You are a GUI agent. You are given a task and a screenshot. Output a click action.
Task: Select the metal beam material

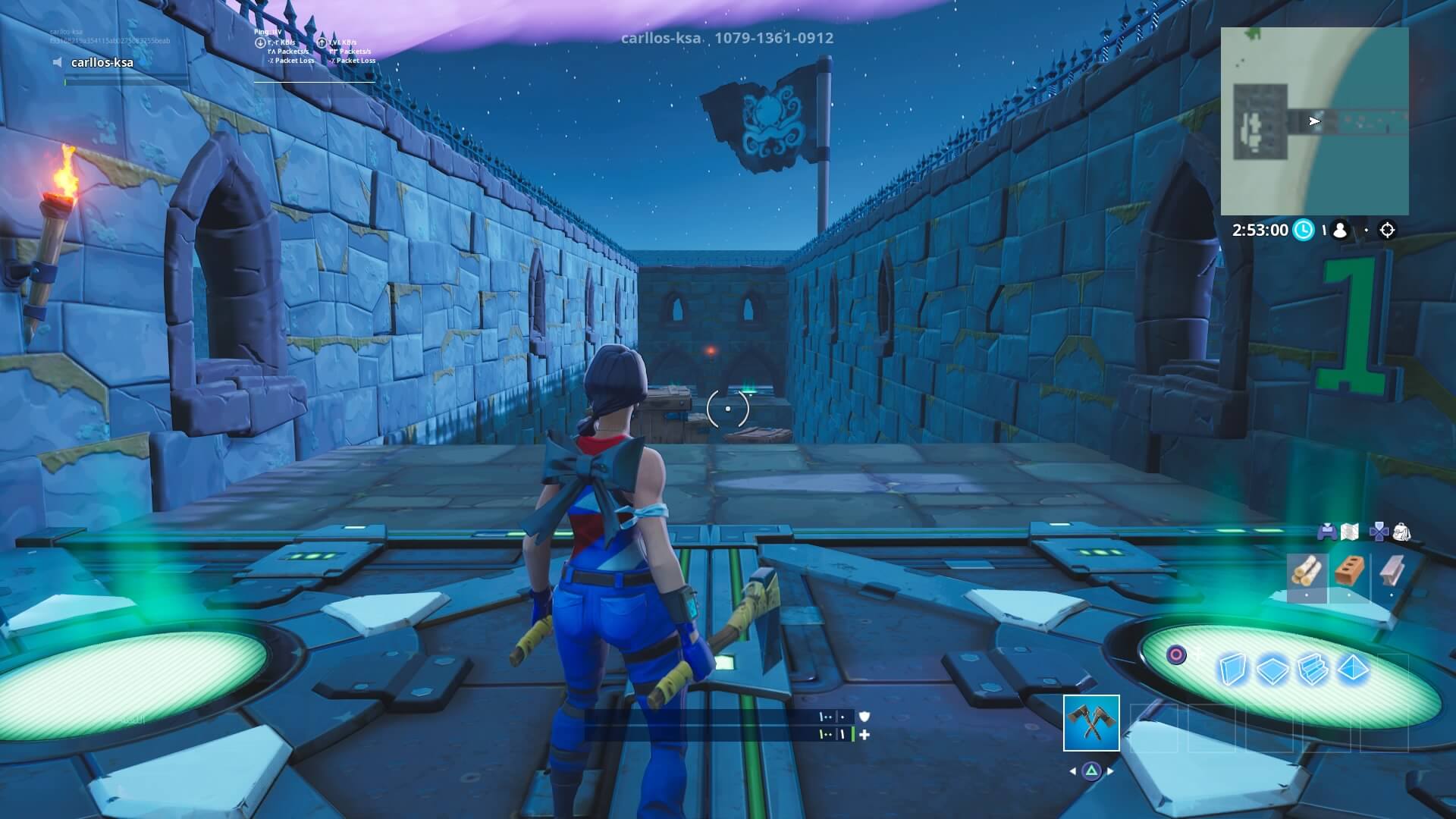pos(1392,571)
